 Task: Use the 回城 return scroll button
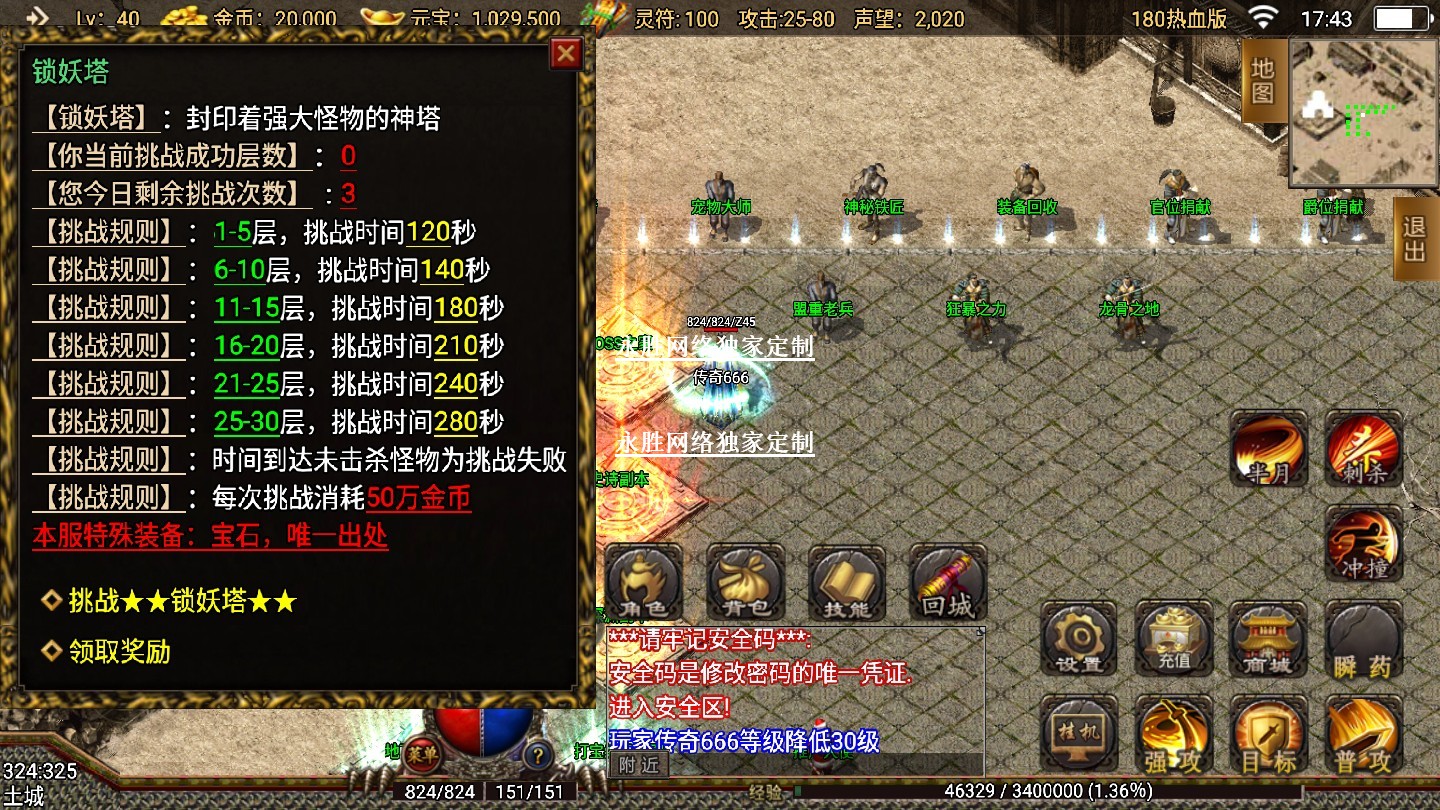[x=948, y=582]
